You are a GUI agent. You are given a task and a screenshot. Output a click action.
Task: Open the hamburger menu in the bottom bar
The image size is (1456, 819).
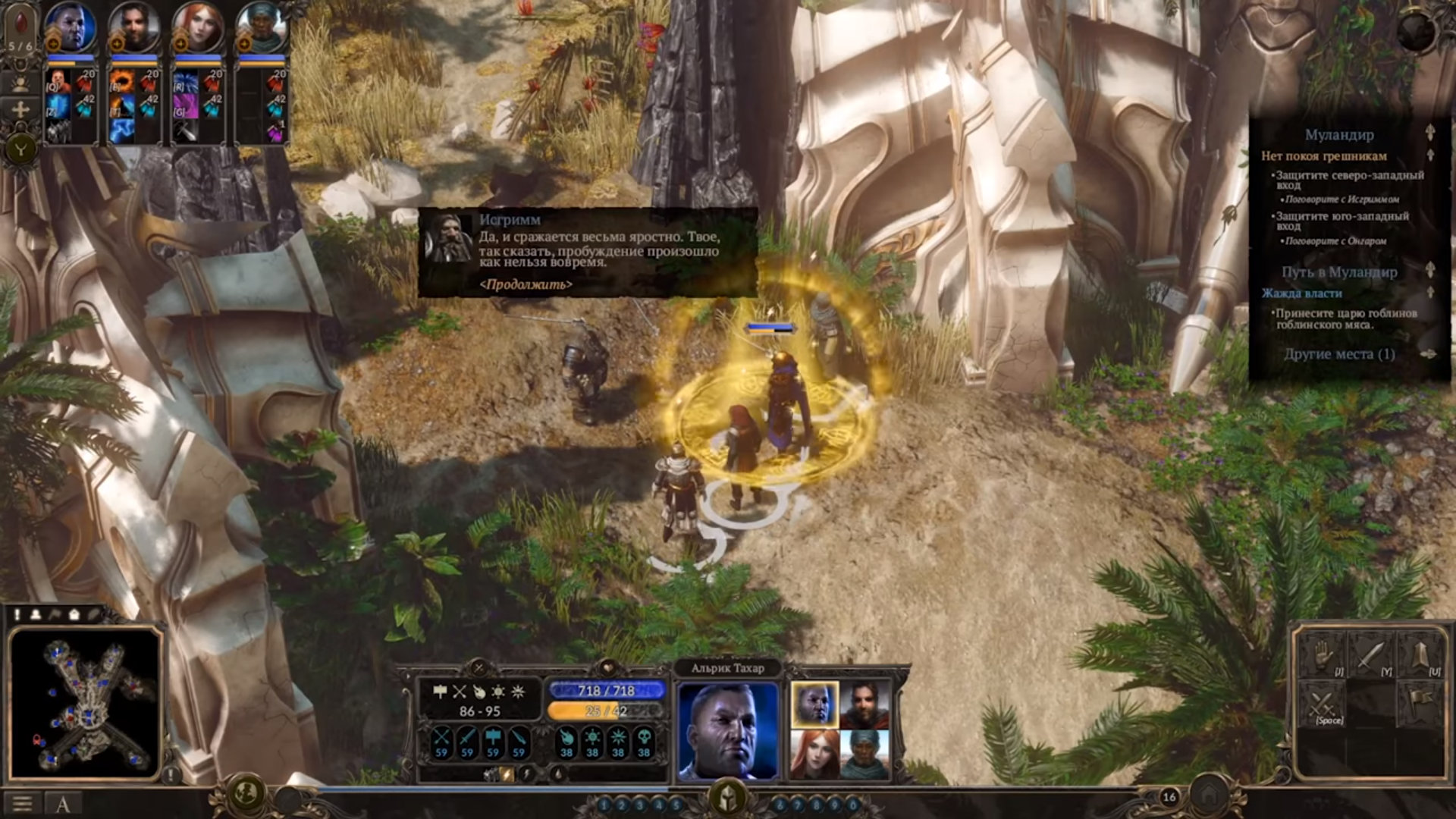[x=22, y=804]
